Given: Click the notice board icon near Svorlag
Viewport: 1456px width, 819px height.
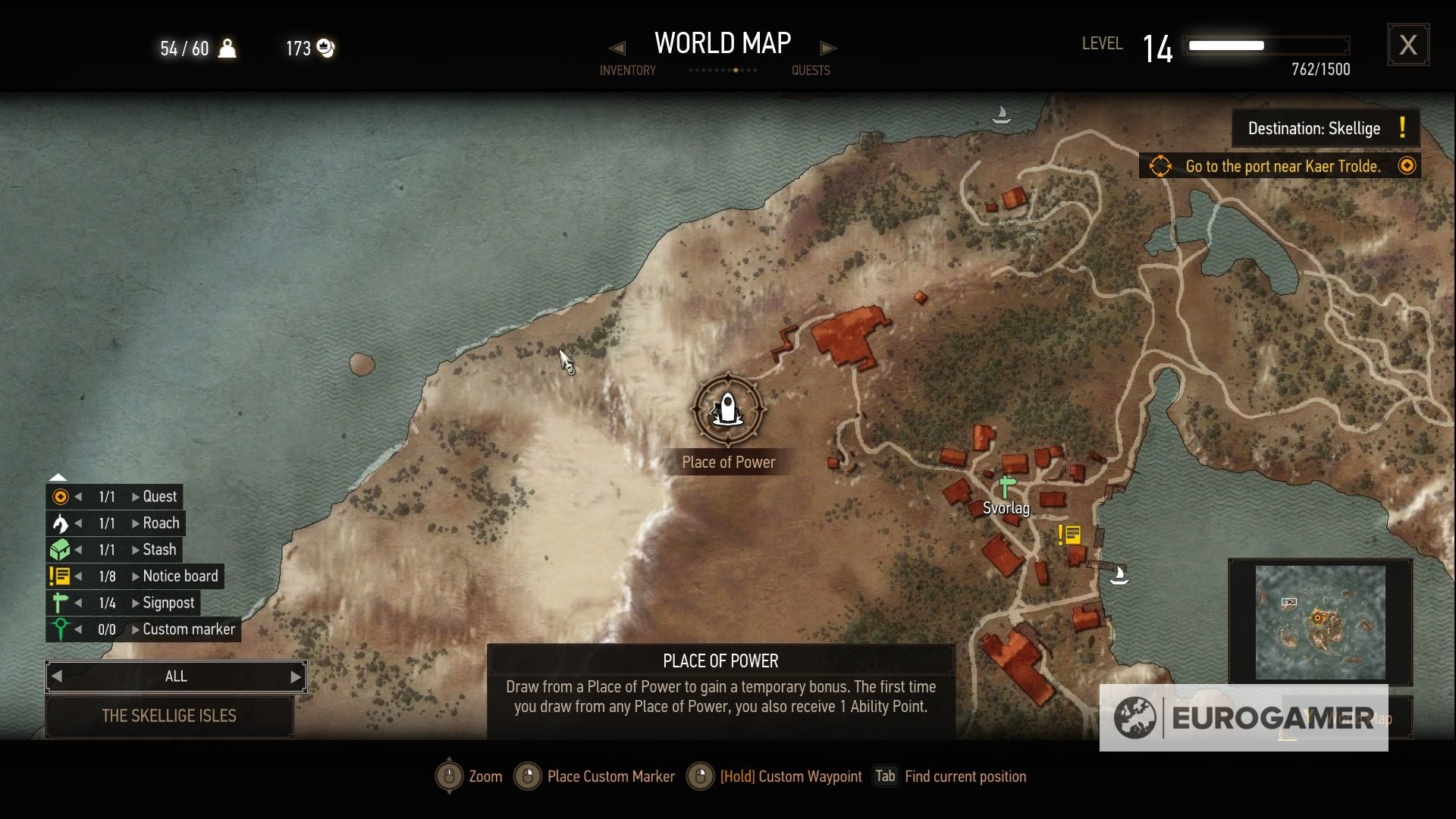Looking at the screenshot, I should [1070, 535].
